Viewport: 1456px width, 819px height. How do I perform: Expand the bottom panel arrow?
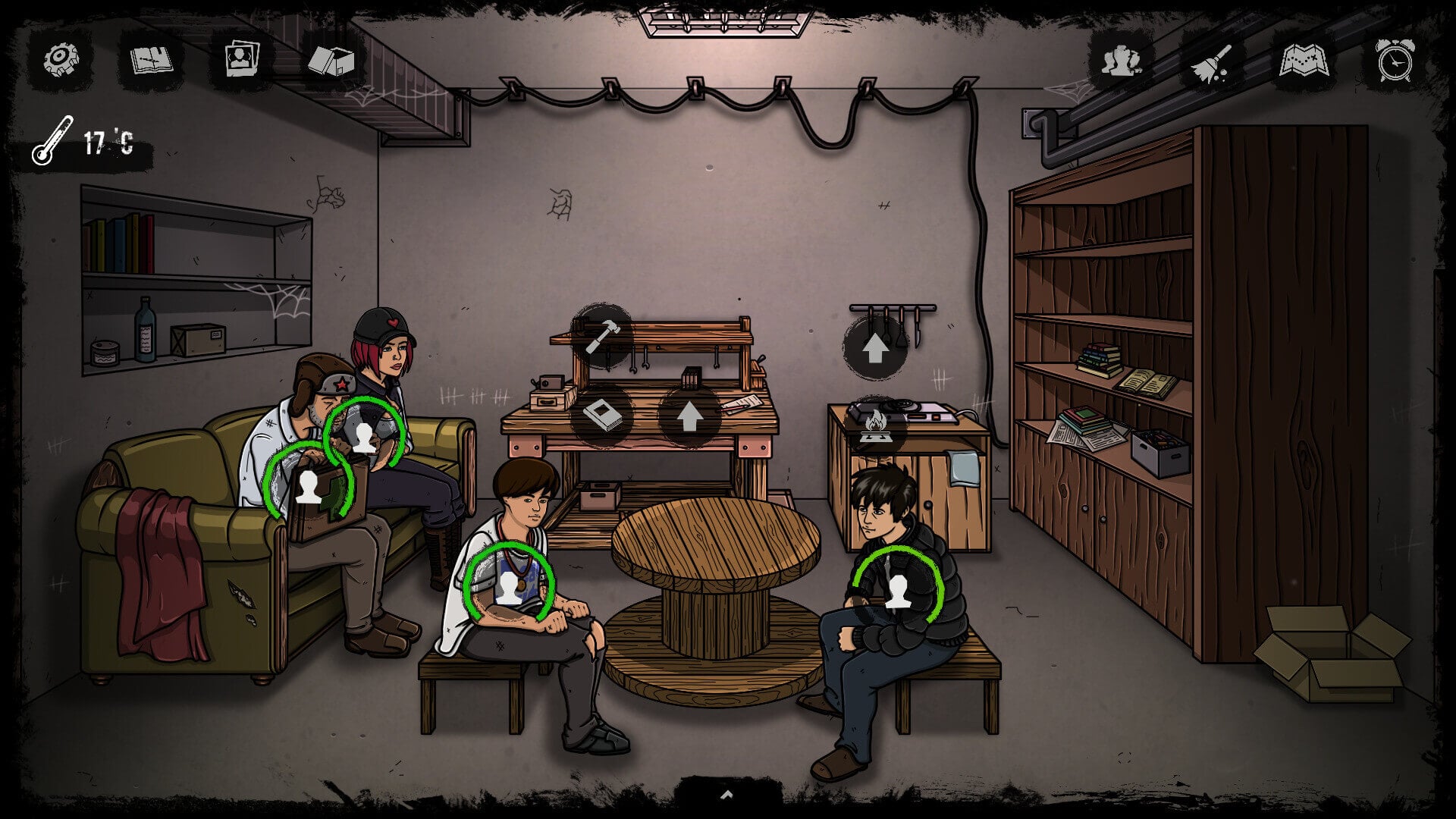click(x=726, y=795)
